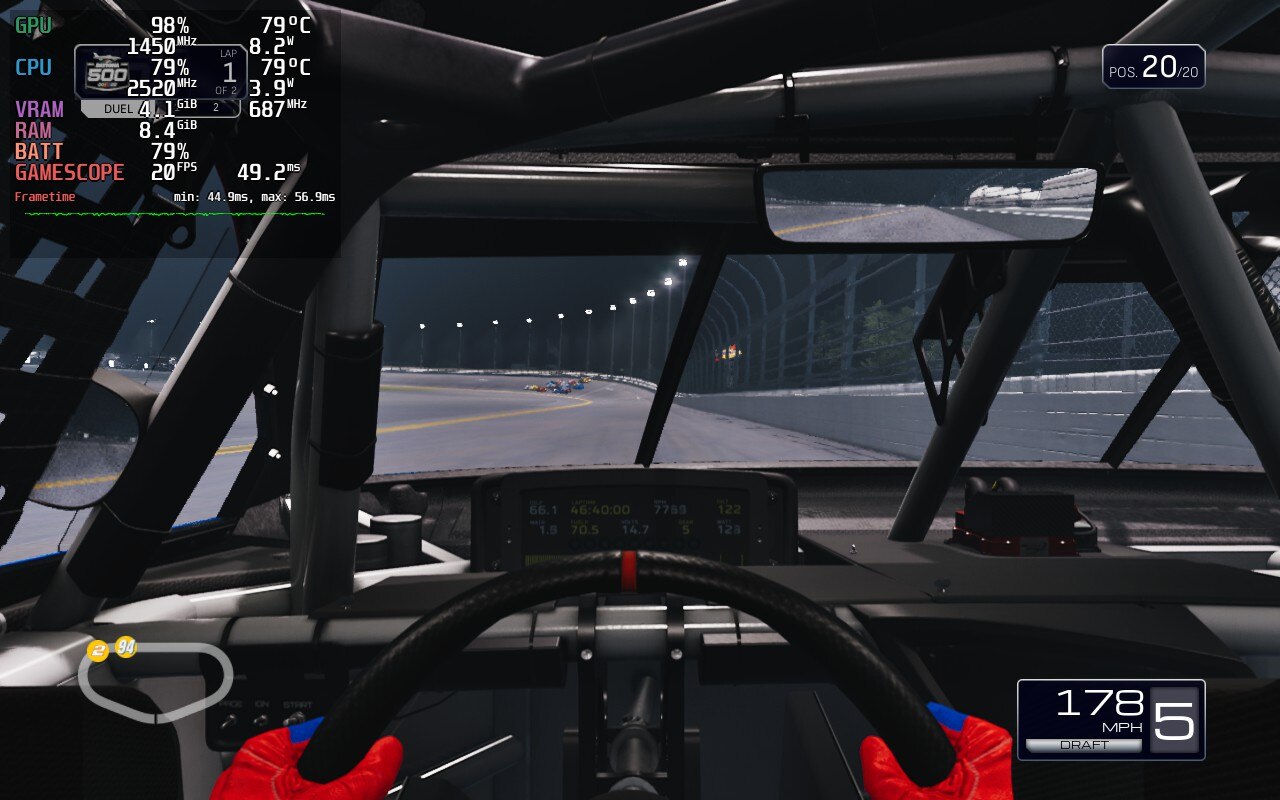Select the number 2 car marker
This screenshot has height=800, width=1280.
coord(97,652)
